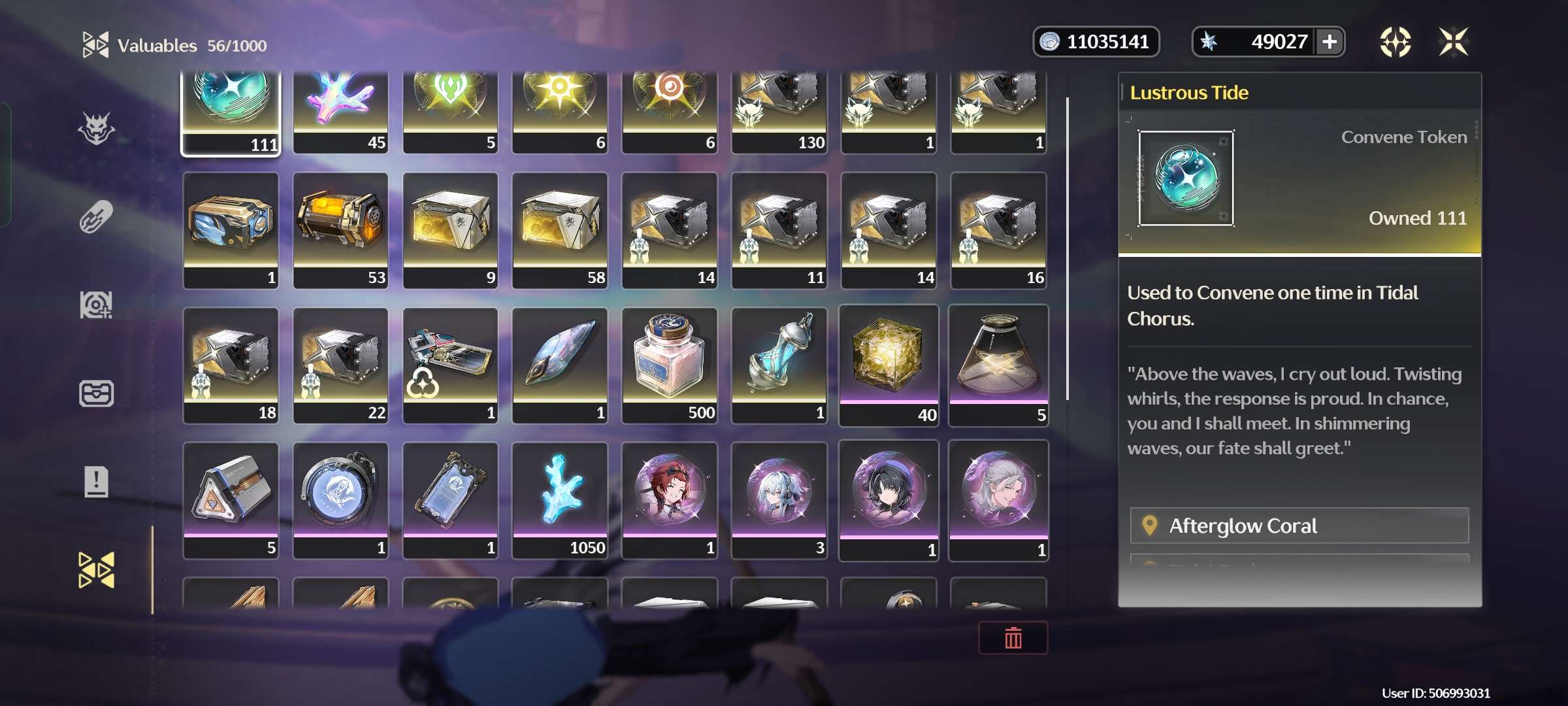This screenshot has width=1568, height=706.
Task: Select the rainbow coral item with 45 count
Action: tap(340, 111)
